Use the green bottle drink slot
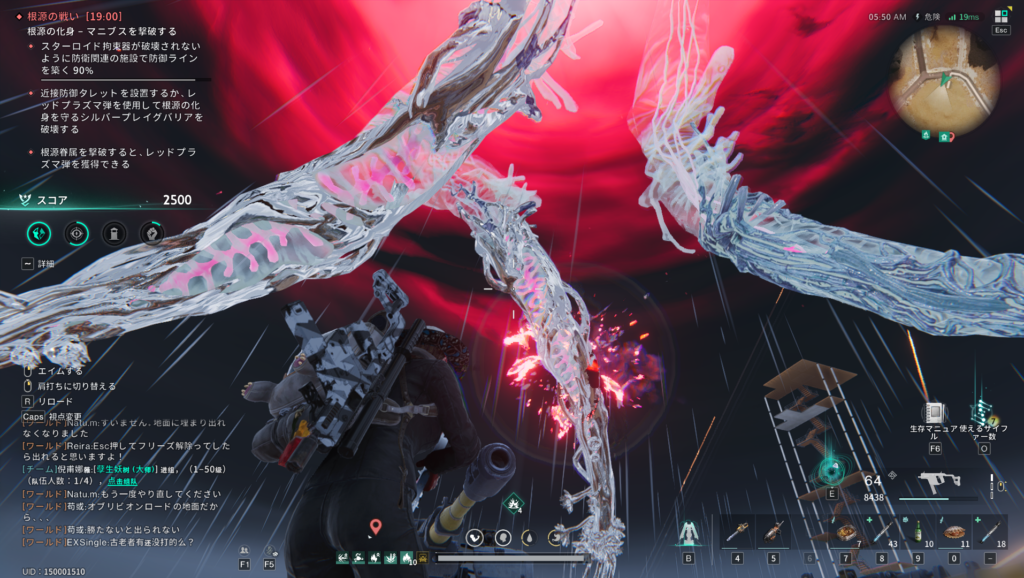This screenshot has height=578, width=1024. click(917, 531)
